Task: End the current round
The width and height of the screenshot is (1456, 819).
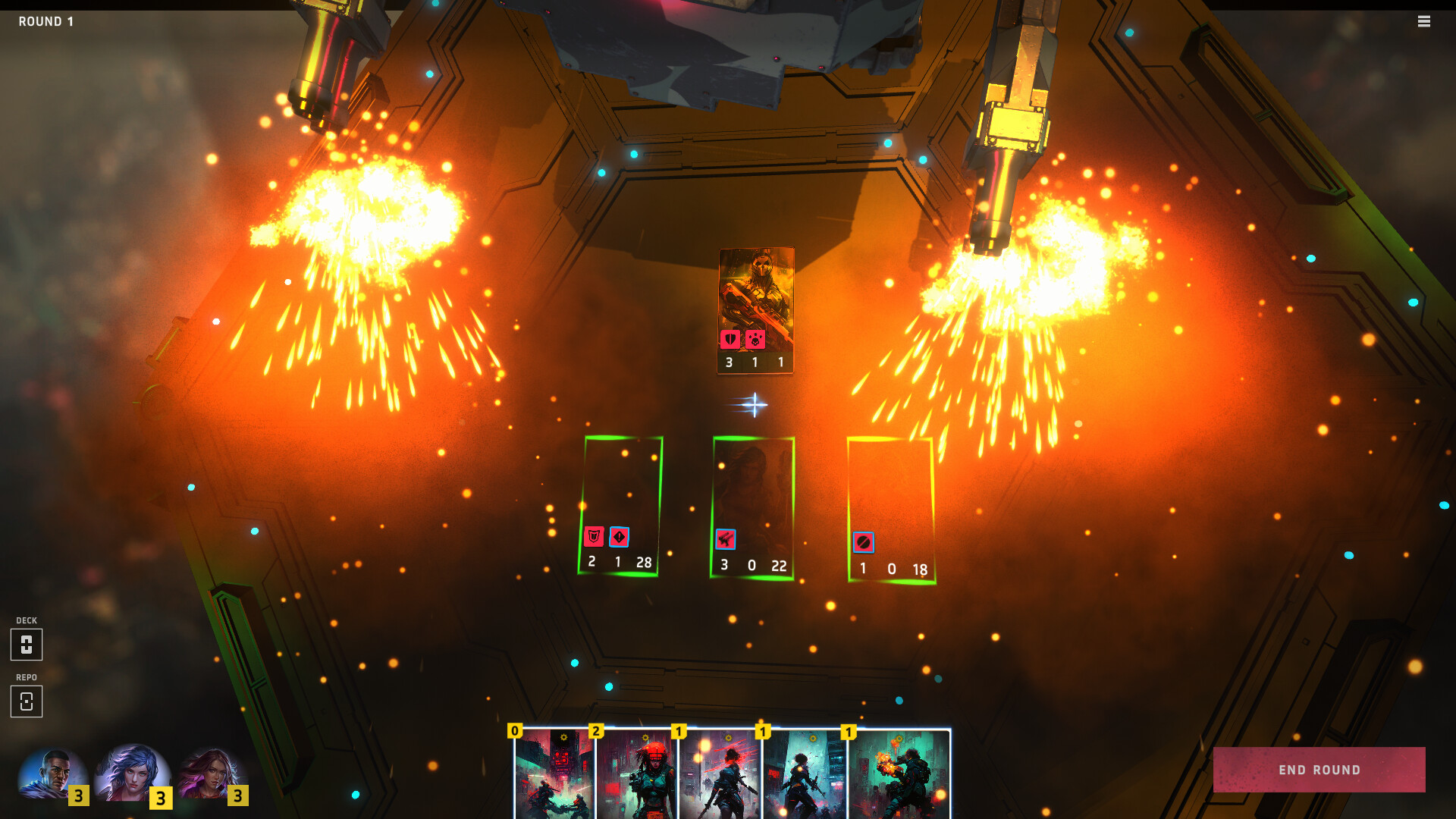Action: coord(1319,770)
